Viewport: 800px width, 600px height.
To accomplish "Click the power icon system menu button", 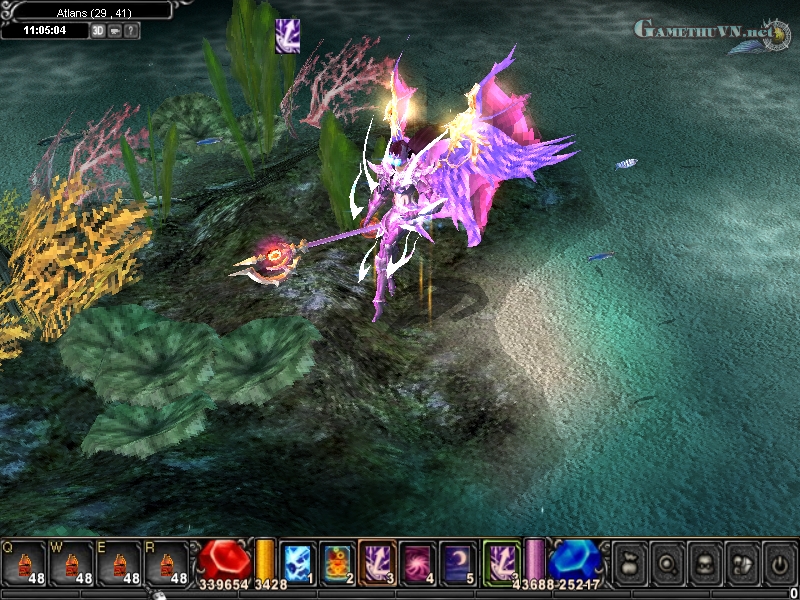I will 779,562.
